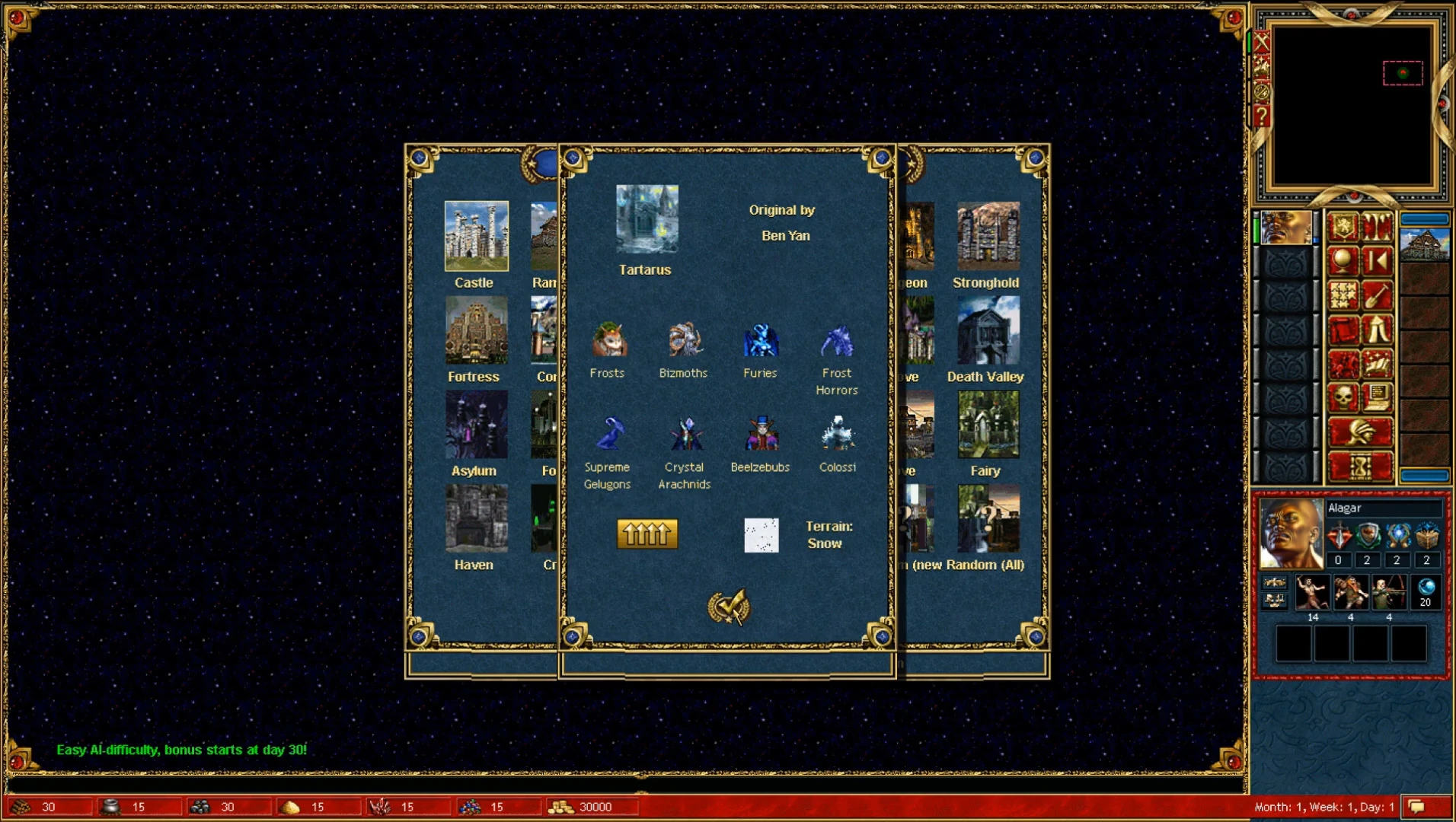Open the View World globe
This screenshot has width=1456, height=822.
click(1343, 260)
